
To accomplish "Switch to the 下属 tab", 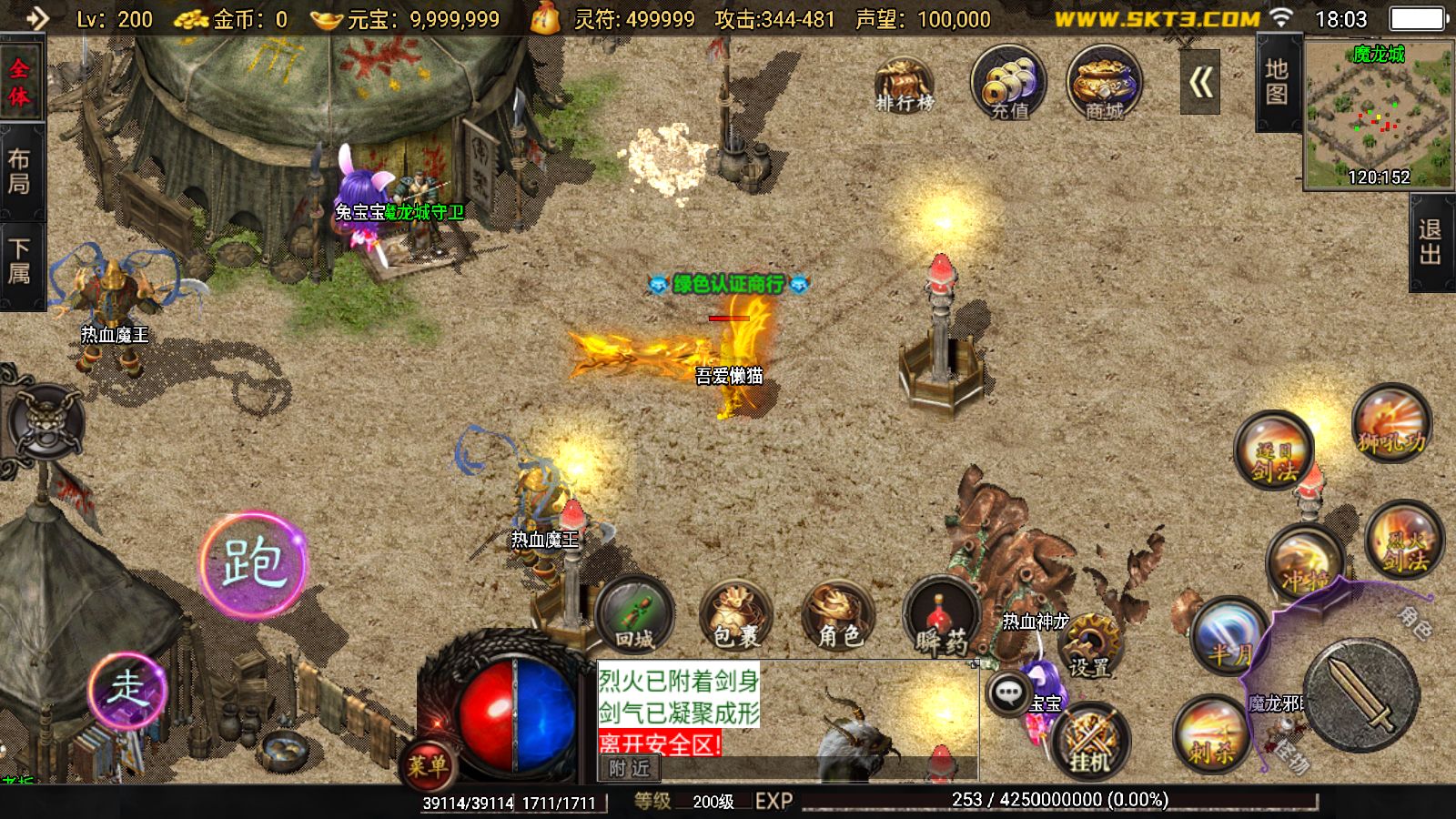I will pos(19,261).
